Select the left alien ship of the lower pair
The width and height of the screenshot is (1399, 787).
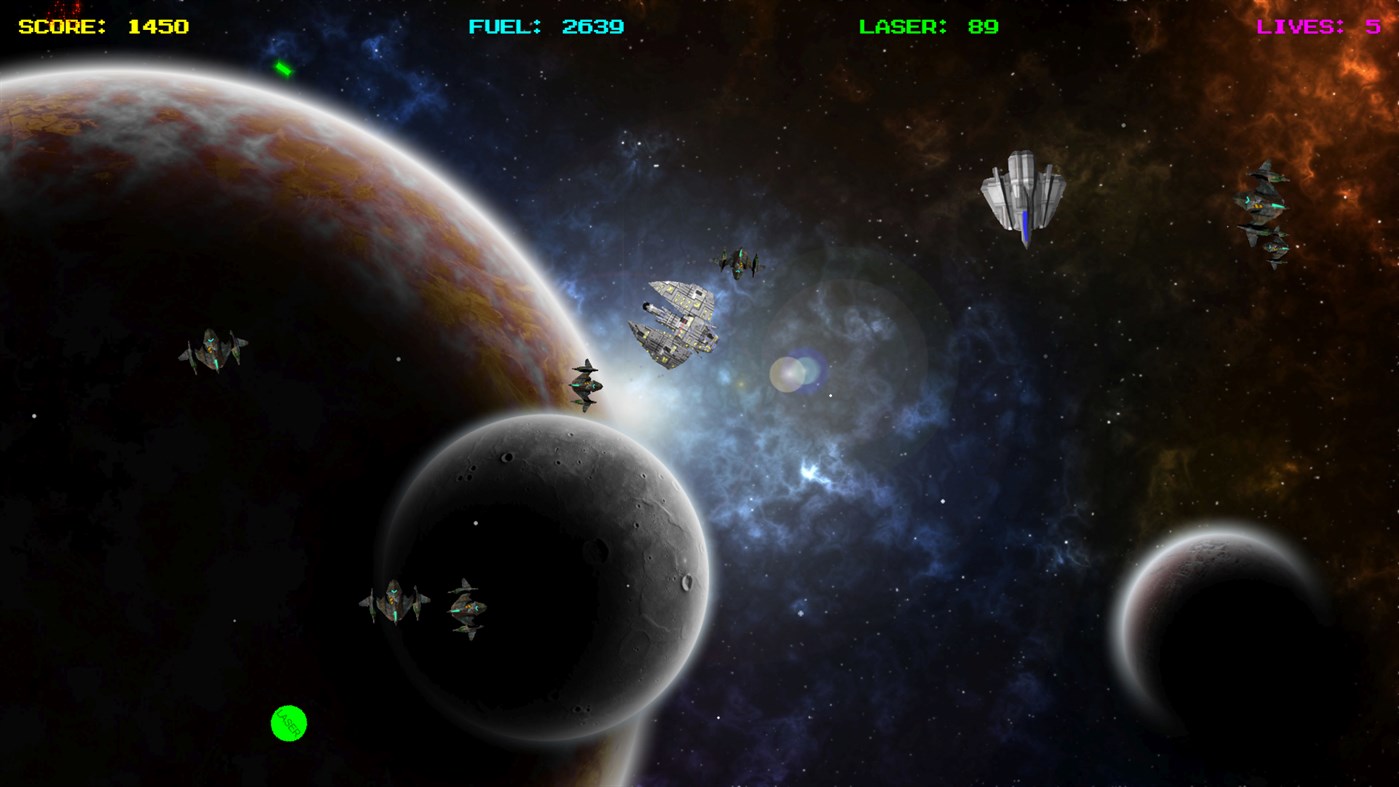pos(392,600)
